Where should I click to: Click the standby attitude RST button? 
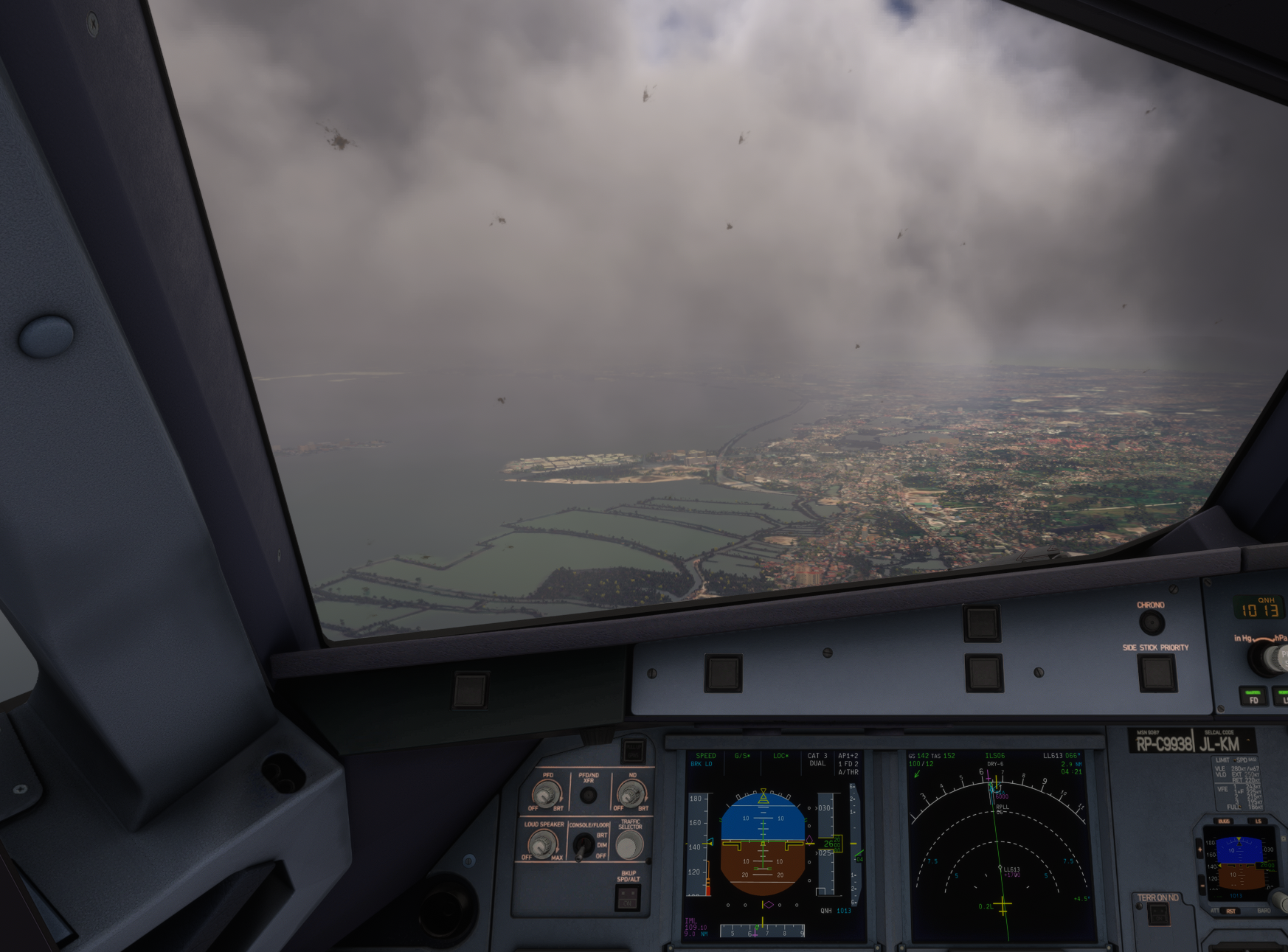[x=1231, y=911]
